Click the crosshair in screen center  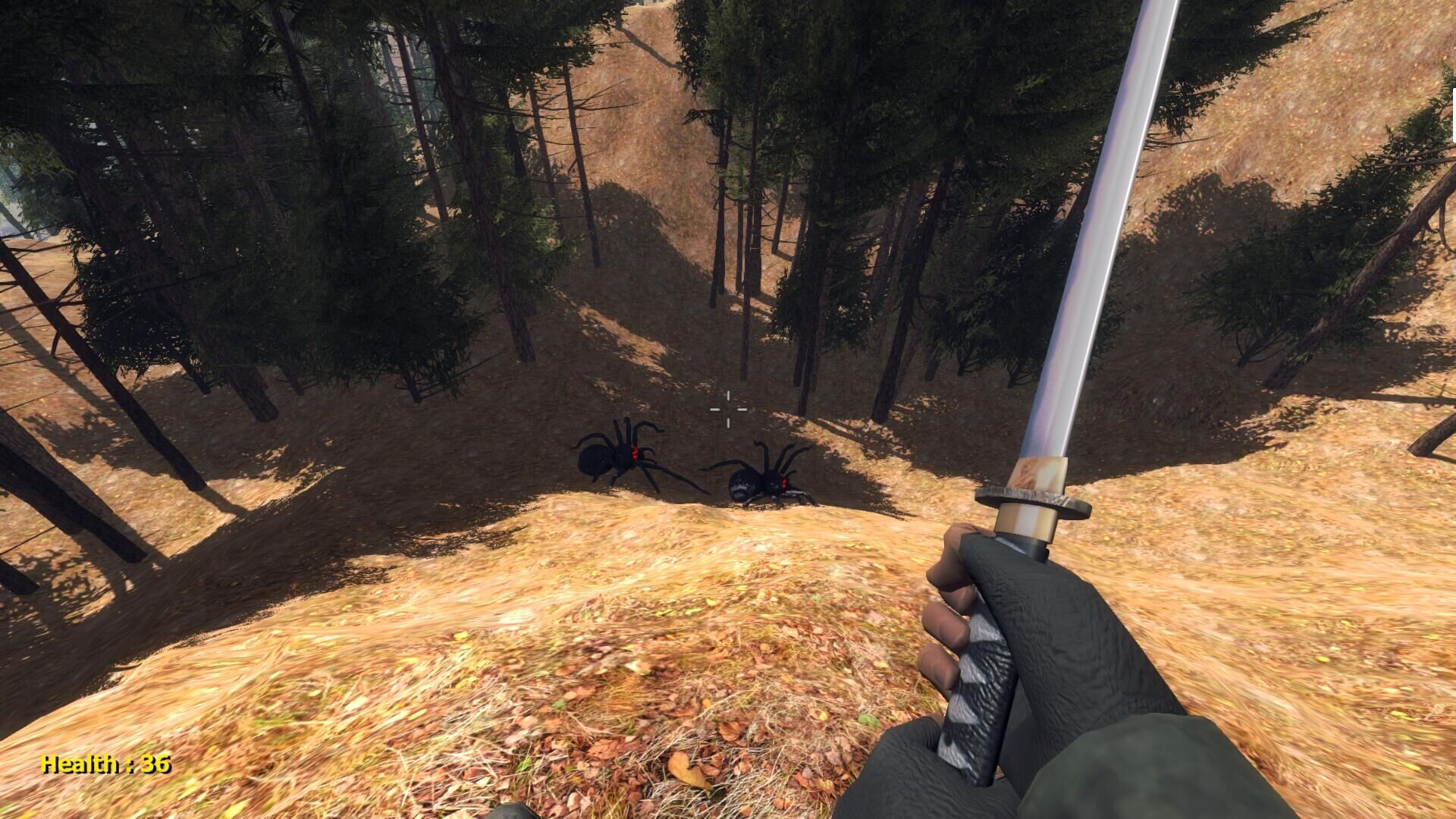coord(728,409)
